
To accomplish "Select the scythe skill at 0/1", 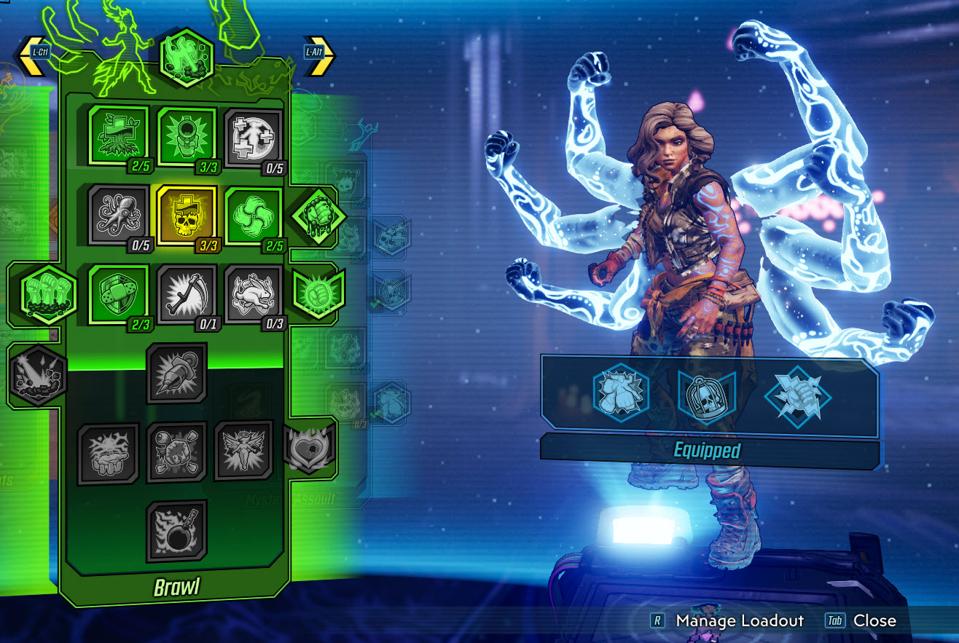I will [186, 294].
